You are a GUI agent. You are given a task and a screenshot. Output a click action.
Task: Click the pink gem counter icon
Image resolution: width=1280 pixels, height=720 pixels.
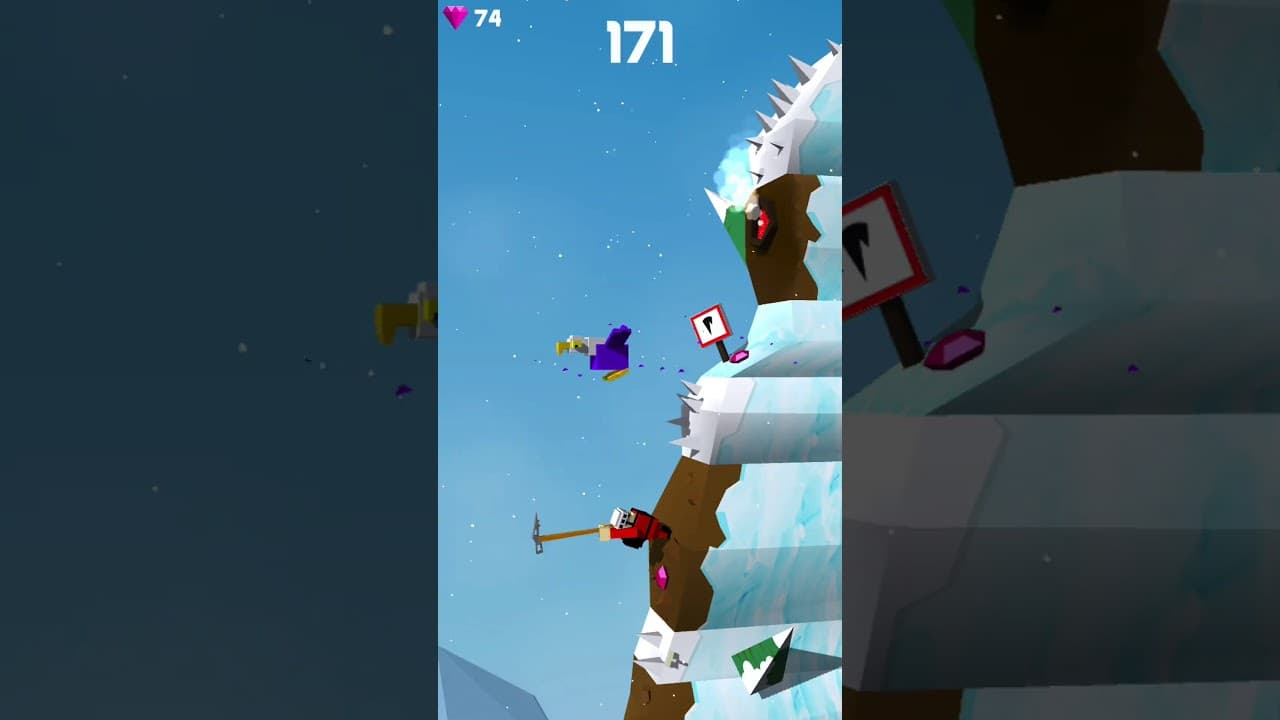456,17
